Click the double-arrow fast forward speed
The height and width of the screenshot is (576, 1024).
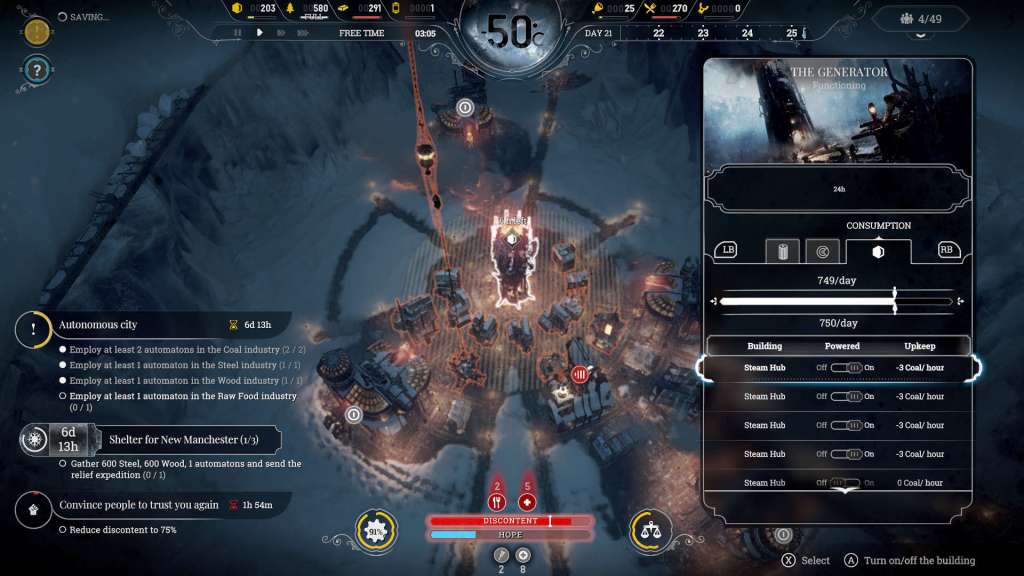(280, 33)
